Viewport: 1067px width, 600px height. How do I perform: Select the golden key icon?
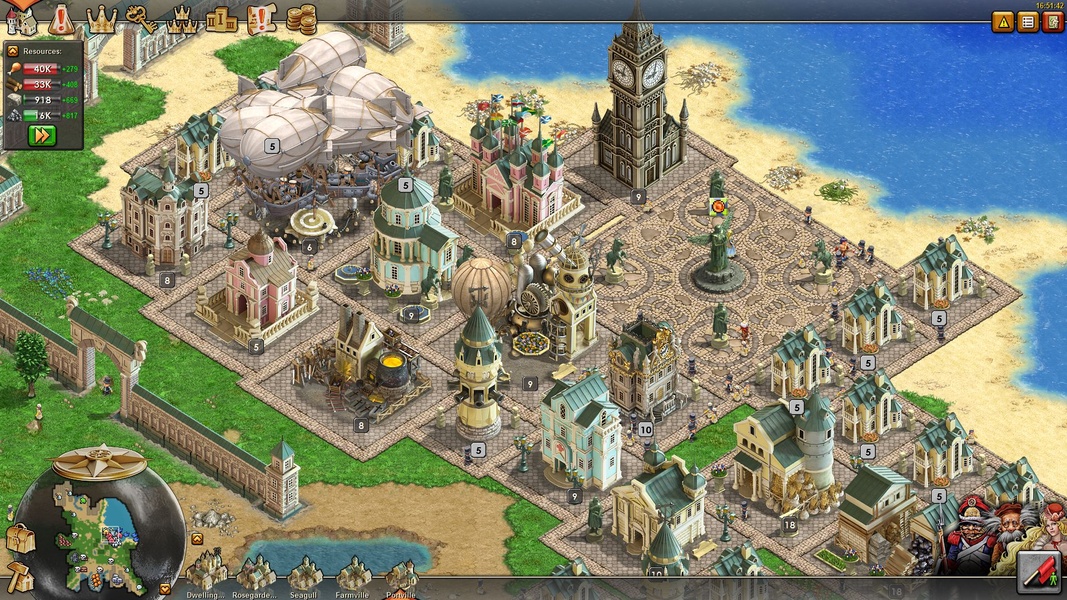coord(141,18)
